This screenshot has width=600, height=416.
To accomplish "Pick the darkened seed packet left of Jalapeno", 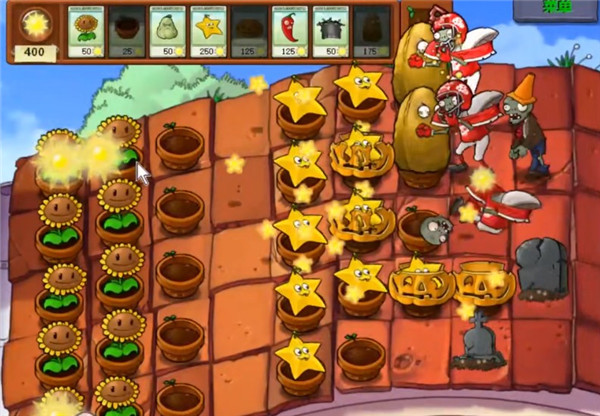I will (250, 32).
